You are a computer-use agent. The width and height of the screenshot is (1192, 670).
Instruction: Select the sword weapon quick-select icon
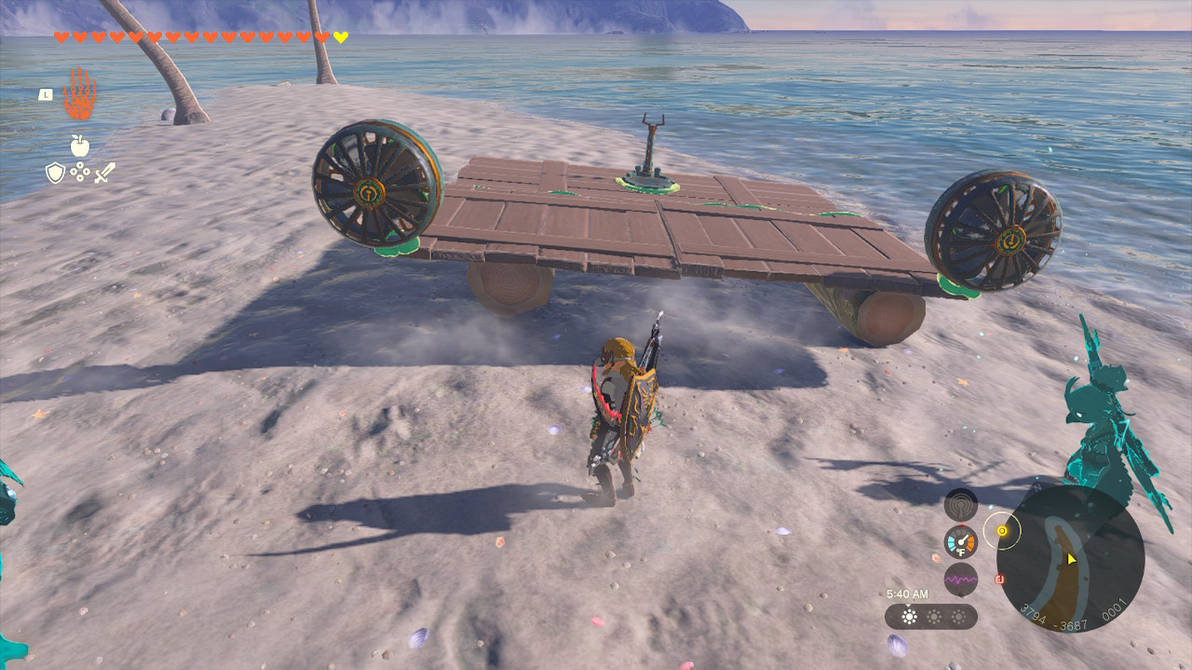[105, 173]
